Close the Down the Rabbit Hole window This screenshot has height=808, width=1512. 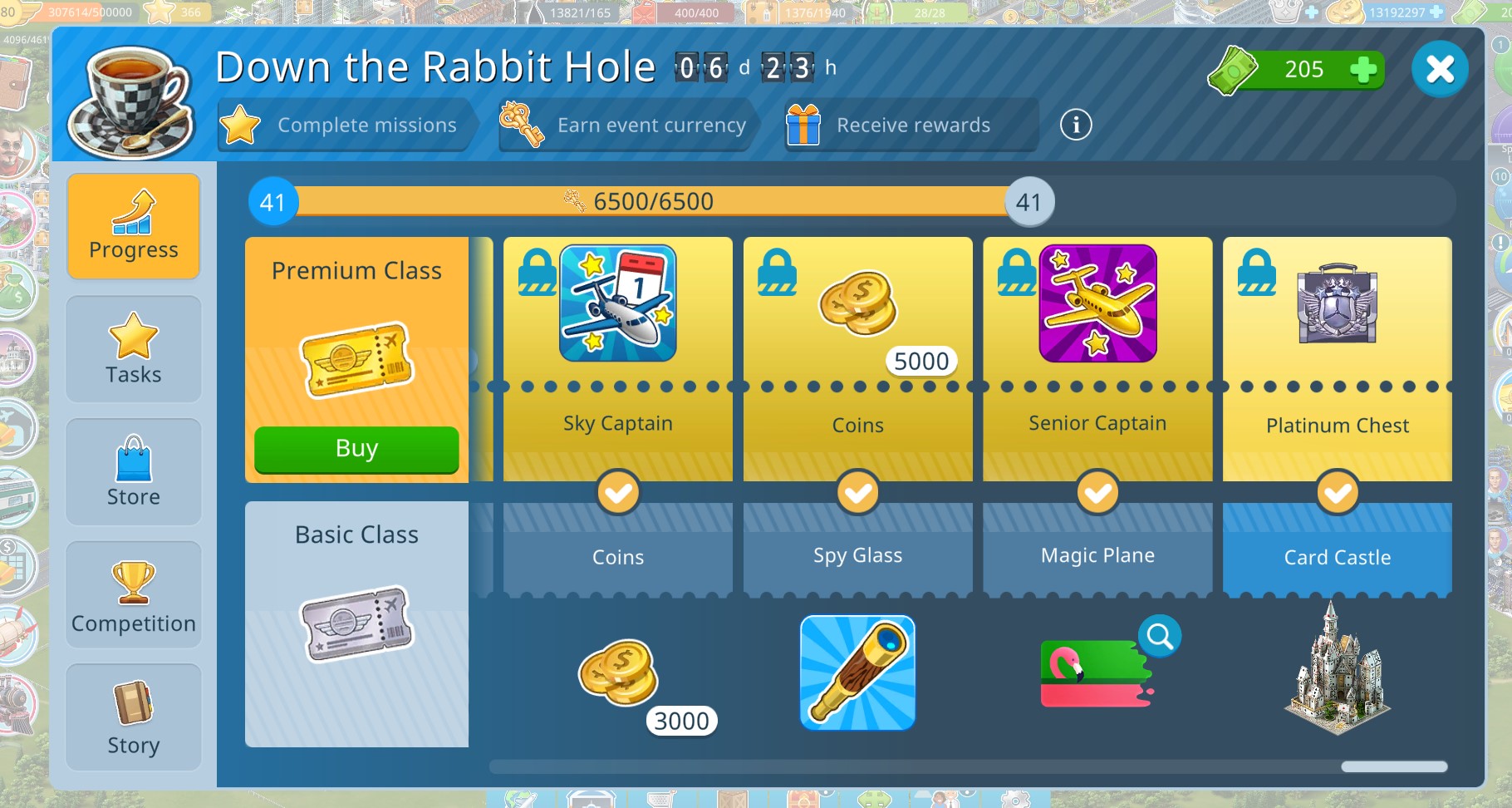(1440, 69)
